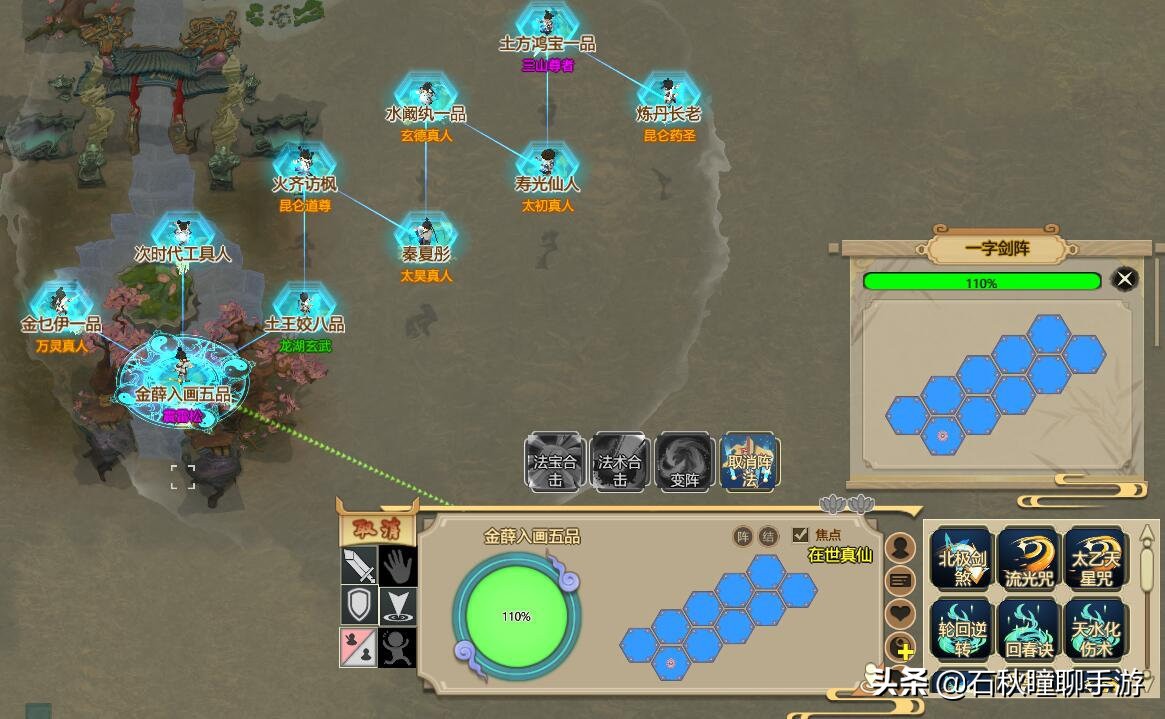Activate the 法术合击 combo button

coord(620,461)
